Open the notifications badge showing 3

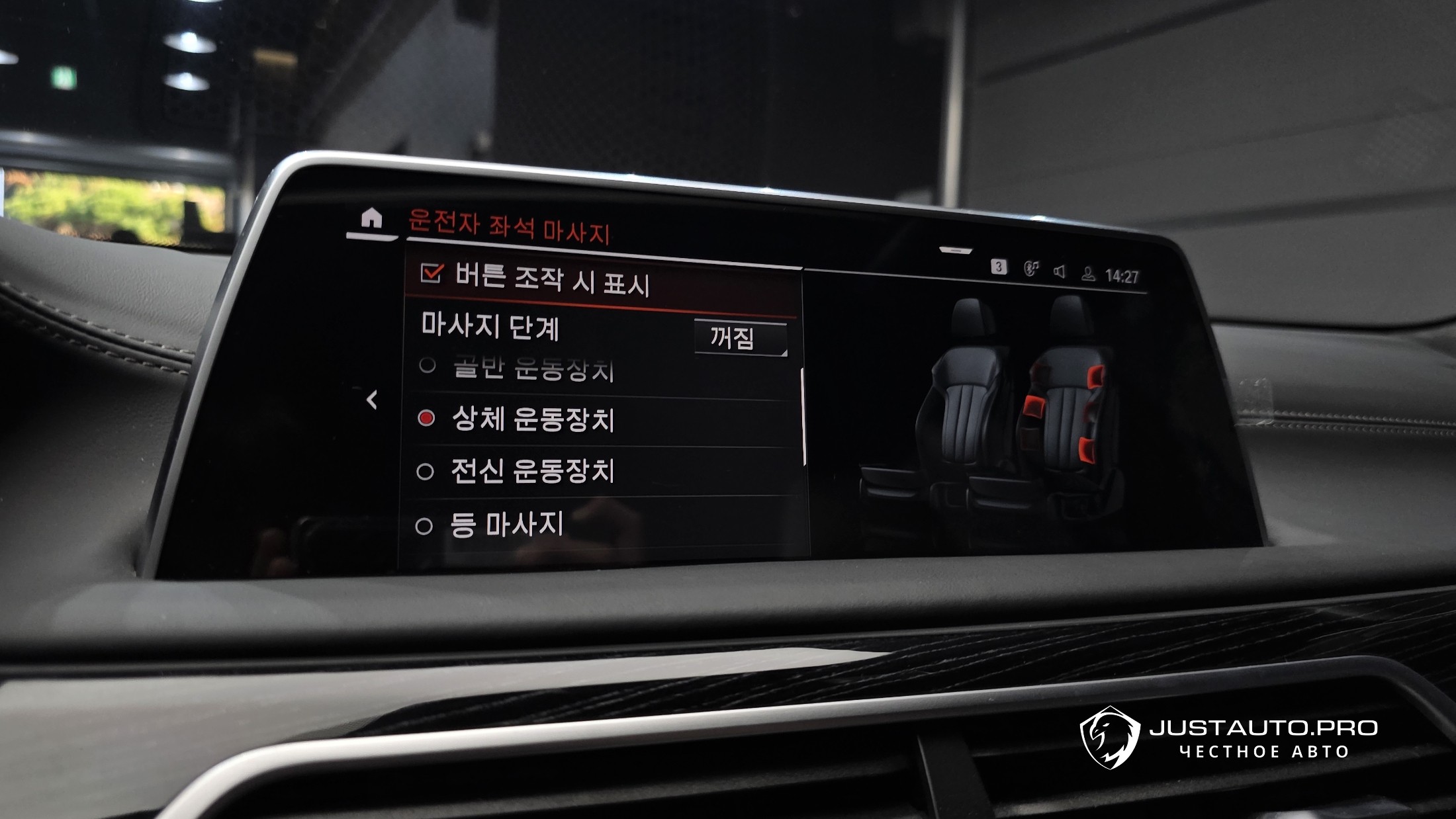[998, 267]
